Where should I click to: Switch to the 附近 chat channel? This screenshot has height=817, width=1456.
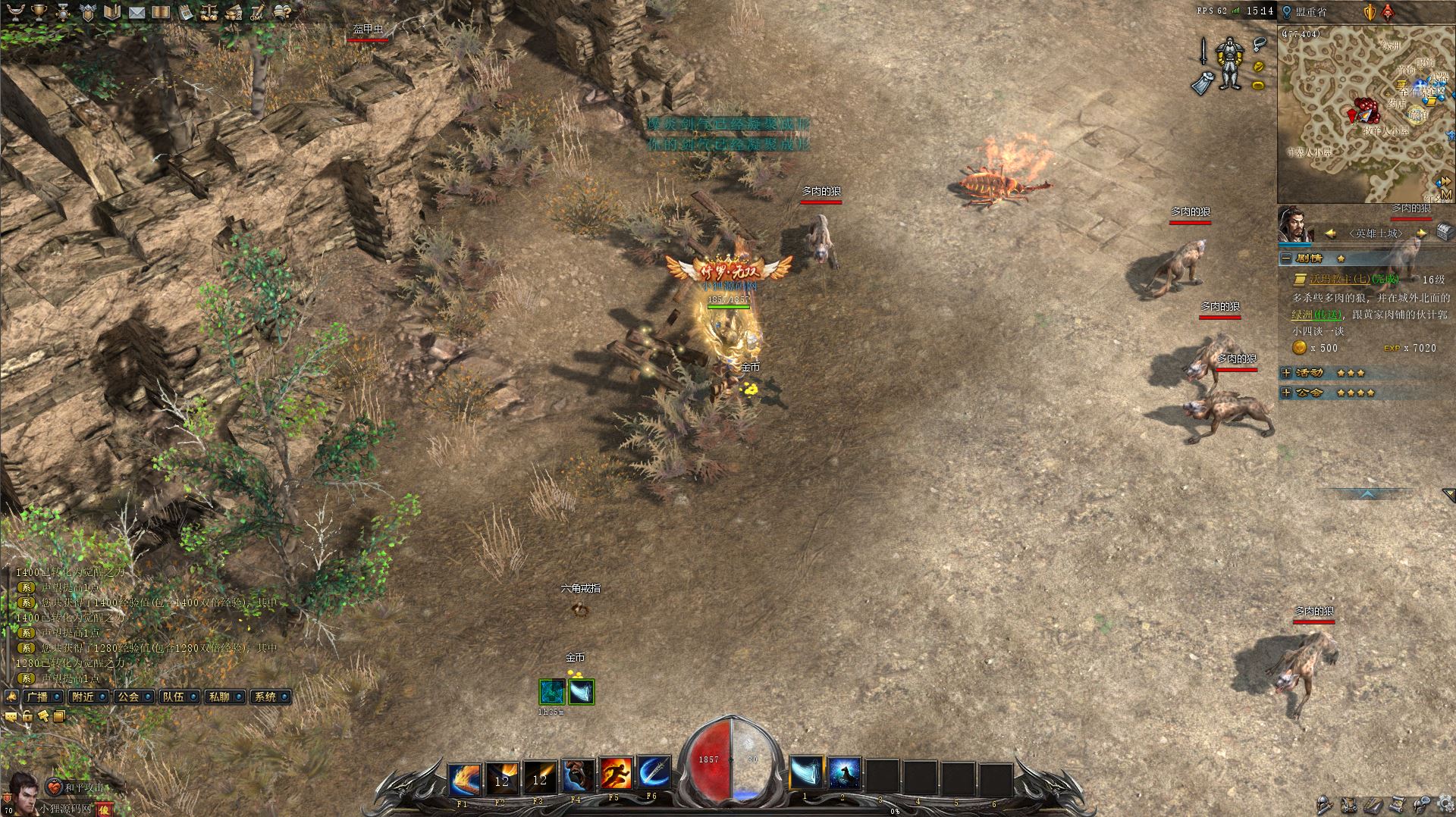[83, 696]
